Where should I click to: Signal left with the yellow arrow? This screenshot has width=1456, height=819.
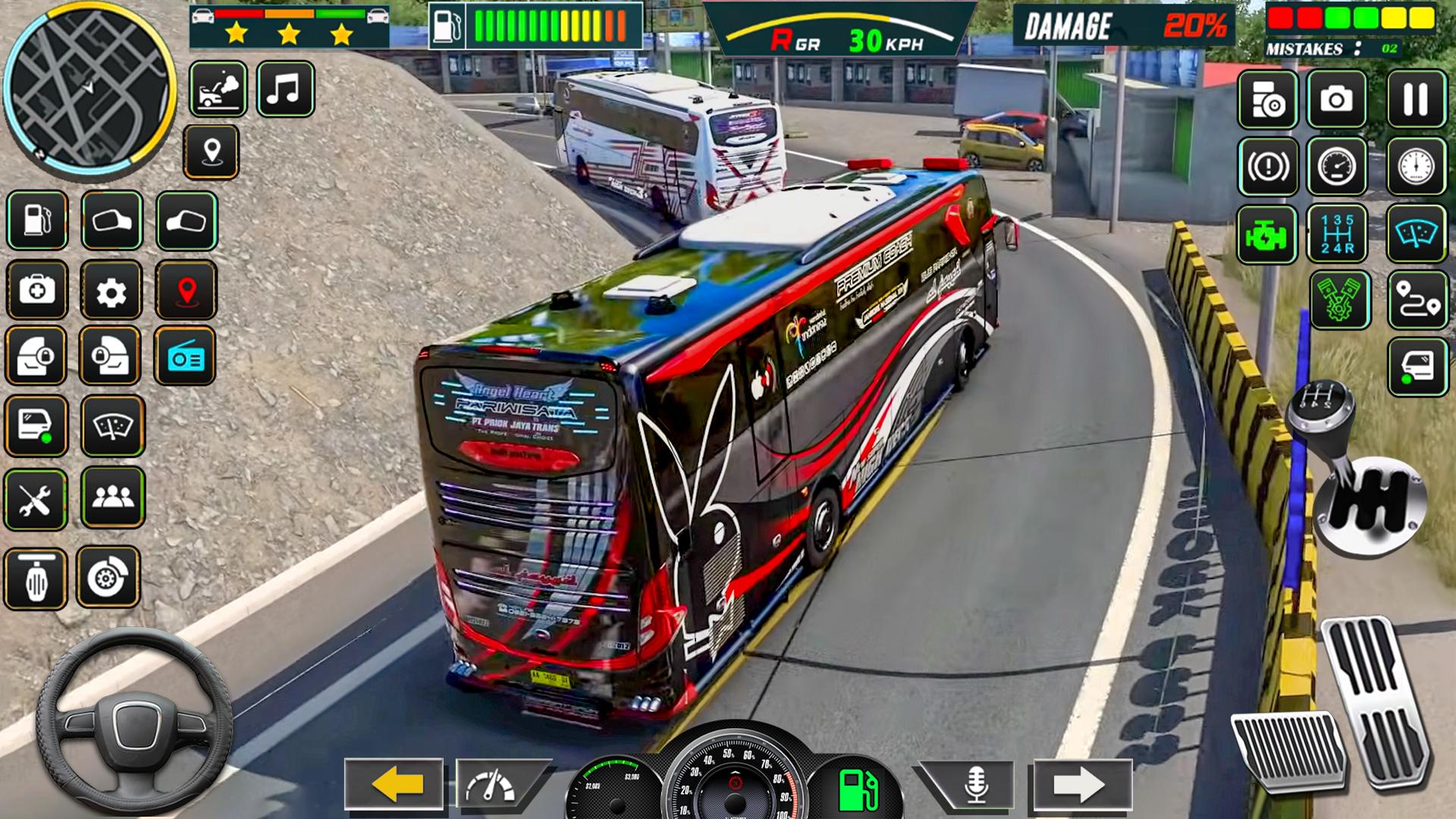tap(394, 784)
